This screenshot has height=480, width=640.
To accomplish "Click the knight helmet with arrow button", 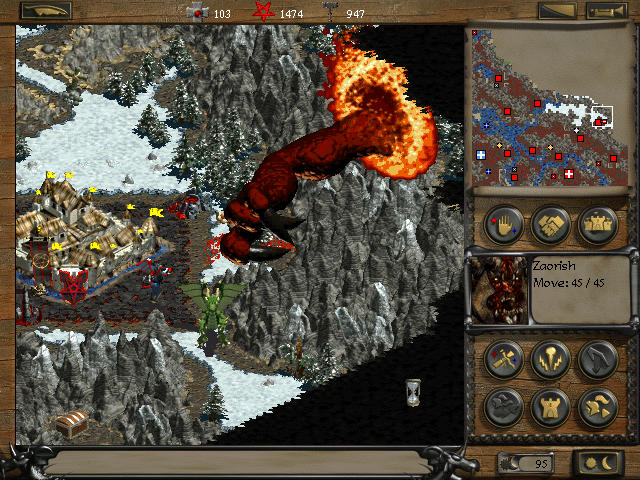I will tap(597, 406).
